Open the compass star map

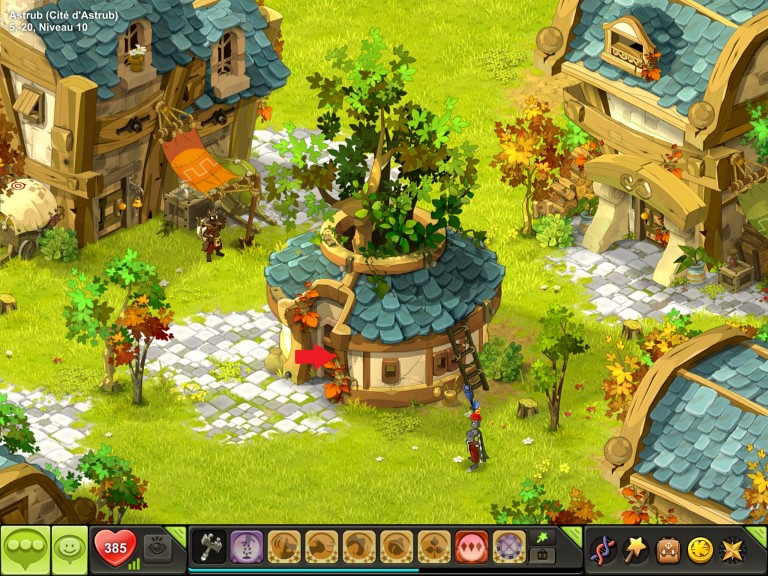pyautogui.click(x=732, y=549)
